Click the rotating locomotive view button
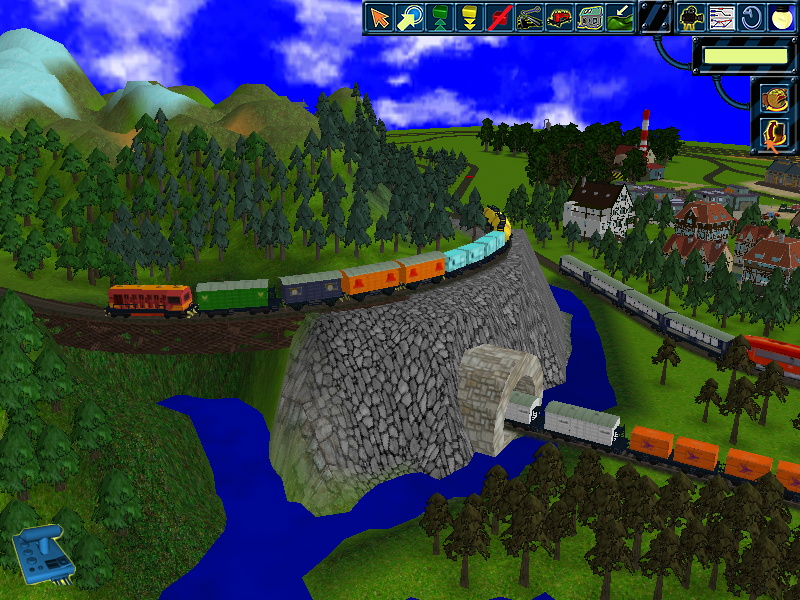Viewport: 800px width, 600px height. pyautogui.click(x=775, y=98)
